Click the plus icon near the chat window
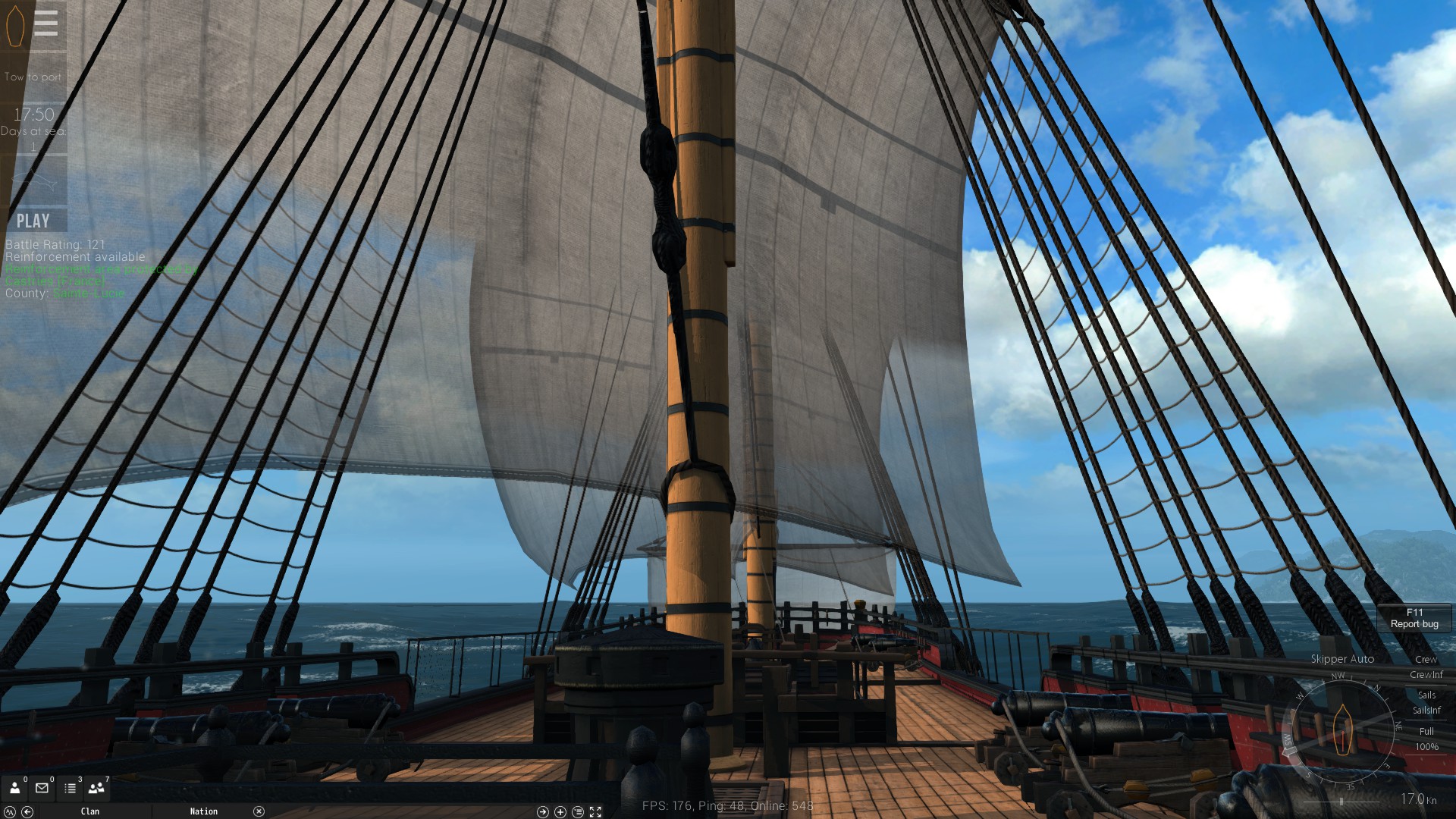Viewport: 1456px width, 819px height. pyautogui.click(x=559, y=811)
